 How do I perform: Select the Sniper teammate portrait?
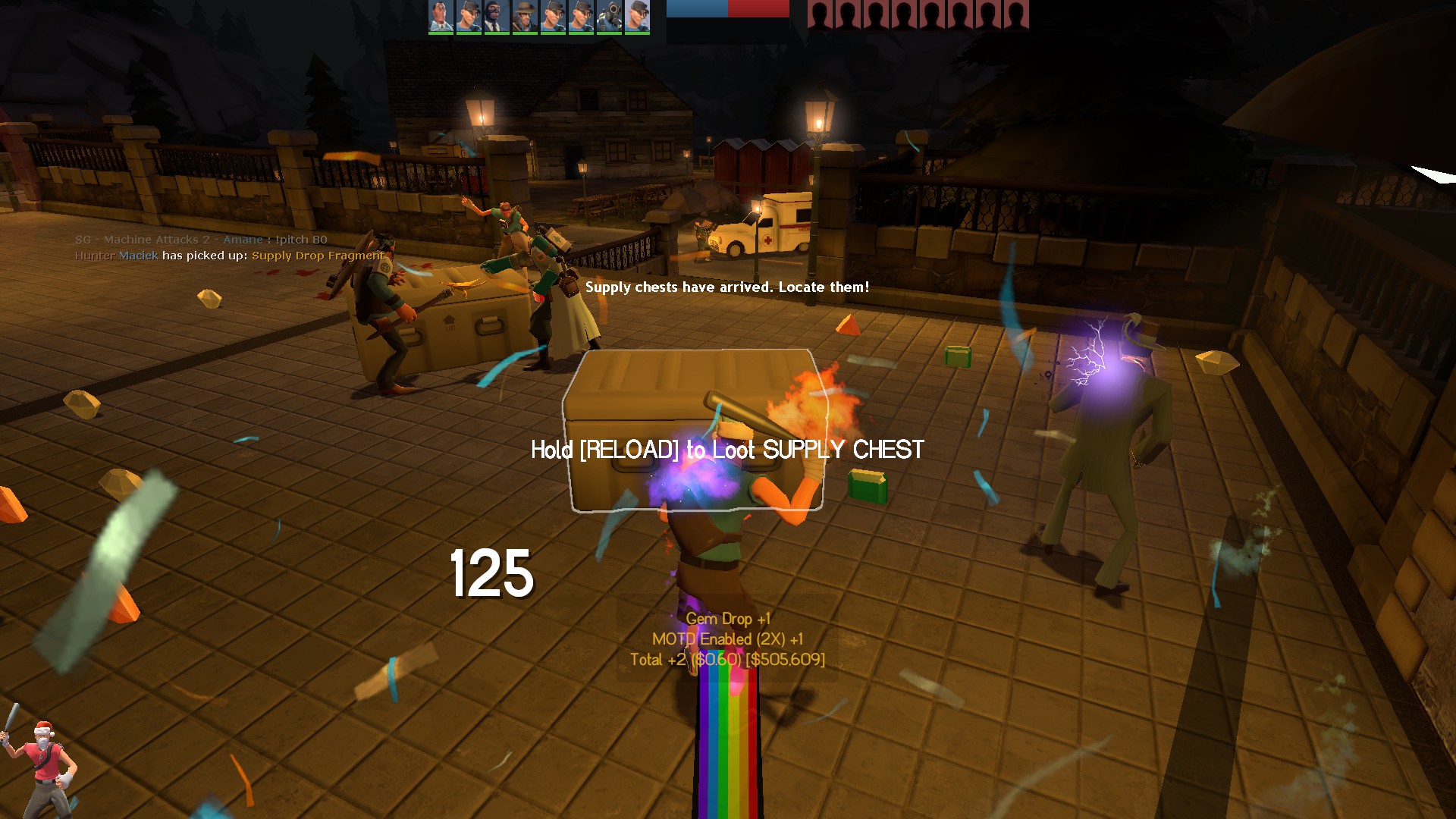point(525,16)
